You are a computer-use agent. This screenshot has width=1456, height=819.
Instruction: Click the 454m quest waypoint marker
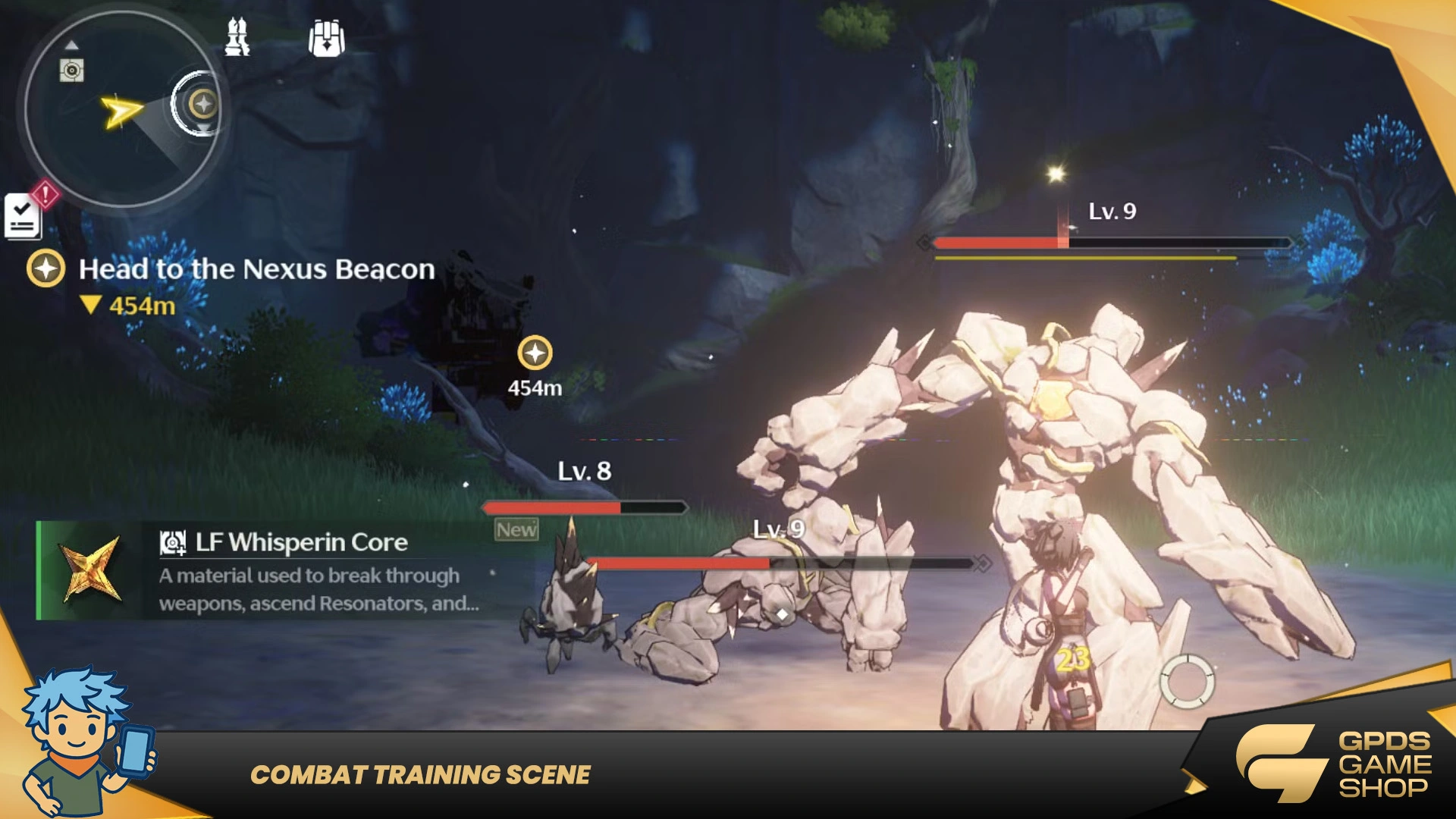pyautogui.click(x=535, y=353)
